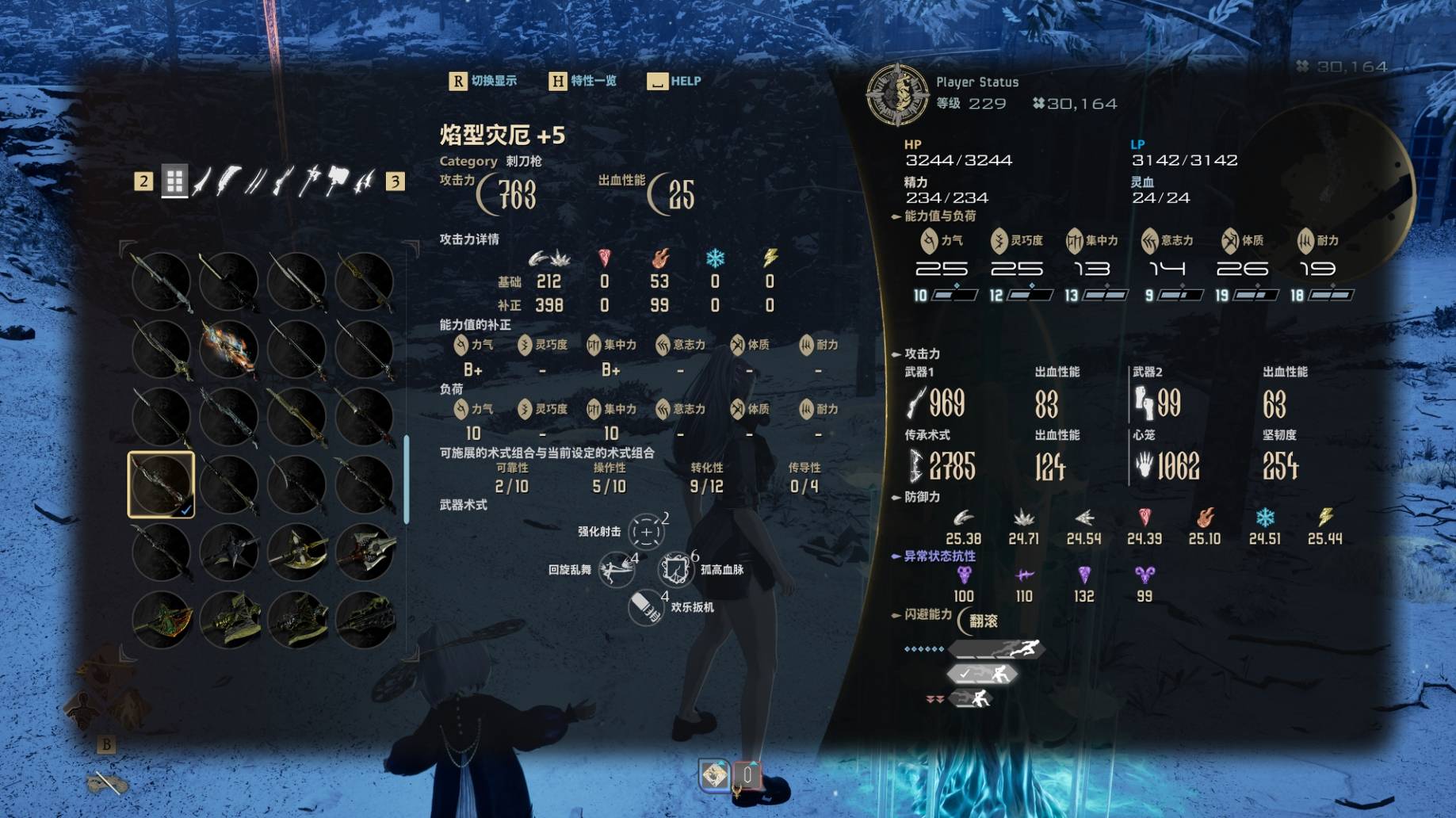Choose the golden double-headed axe slot
1456x818 pixels.
click(296, 552)
